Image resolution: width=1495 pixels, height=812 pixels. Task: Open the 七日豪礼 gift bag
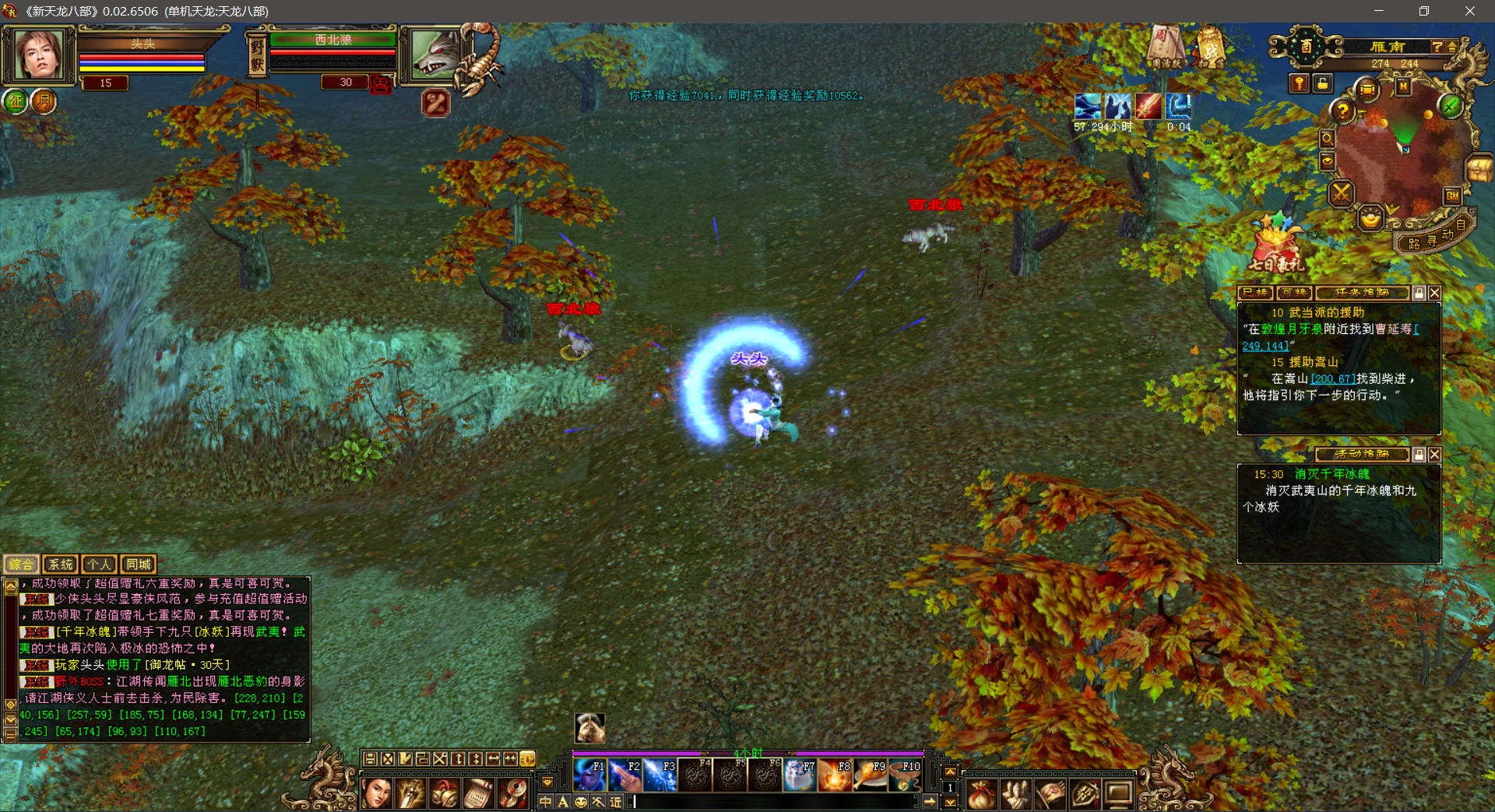1275,244
